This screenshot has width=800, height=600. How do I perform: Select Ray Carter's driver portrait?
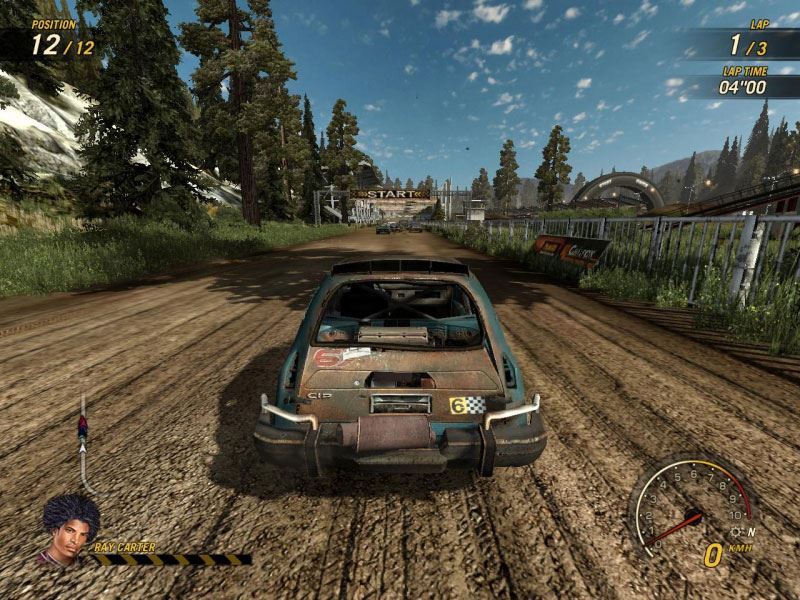tap(68, 529)
